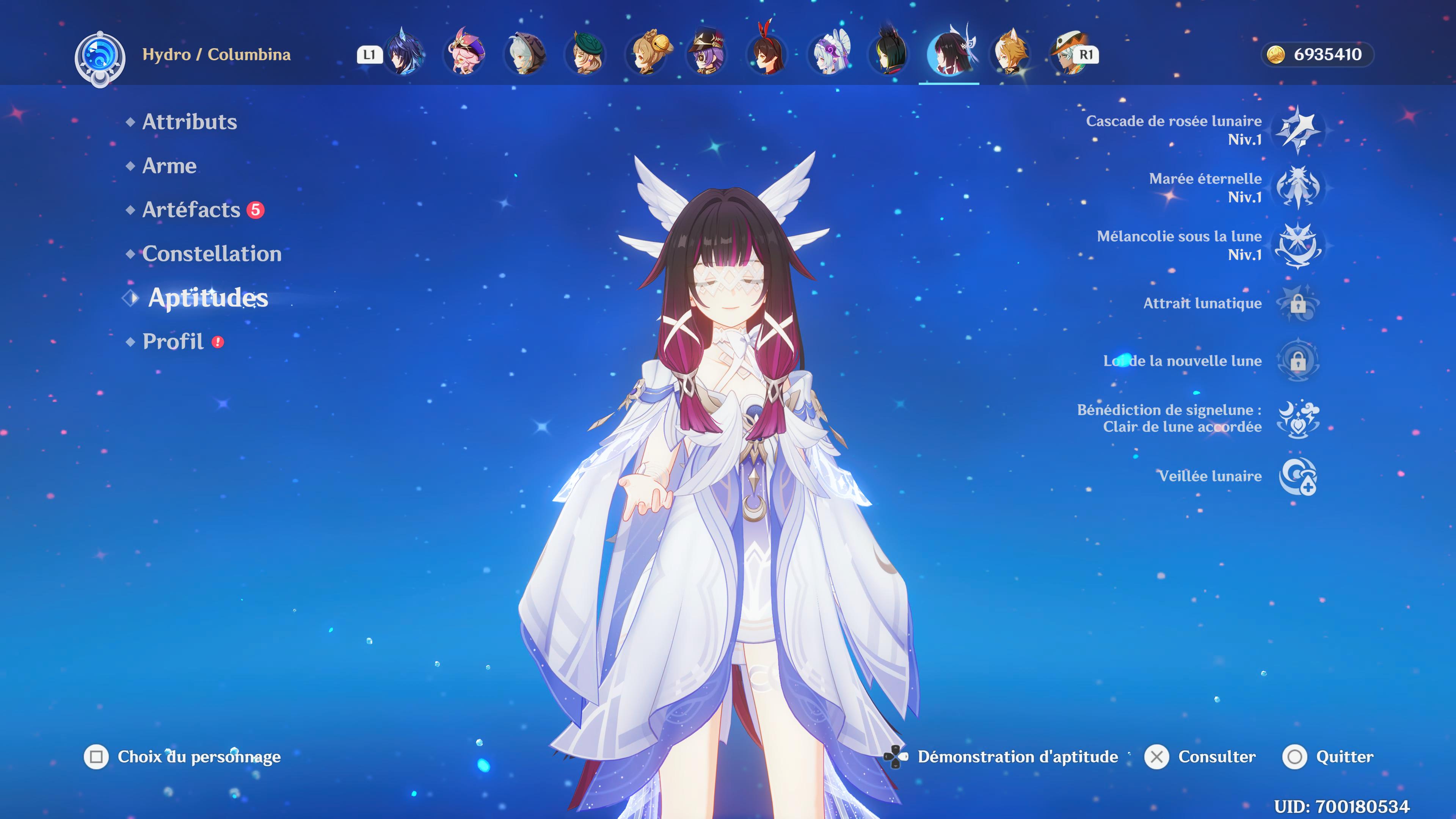Click the L1 page indicator
This screenshot has height=819, width=1456.
(370, 55)
